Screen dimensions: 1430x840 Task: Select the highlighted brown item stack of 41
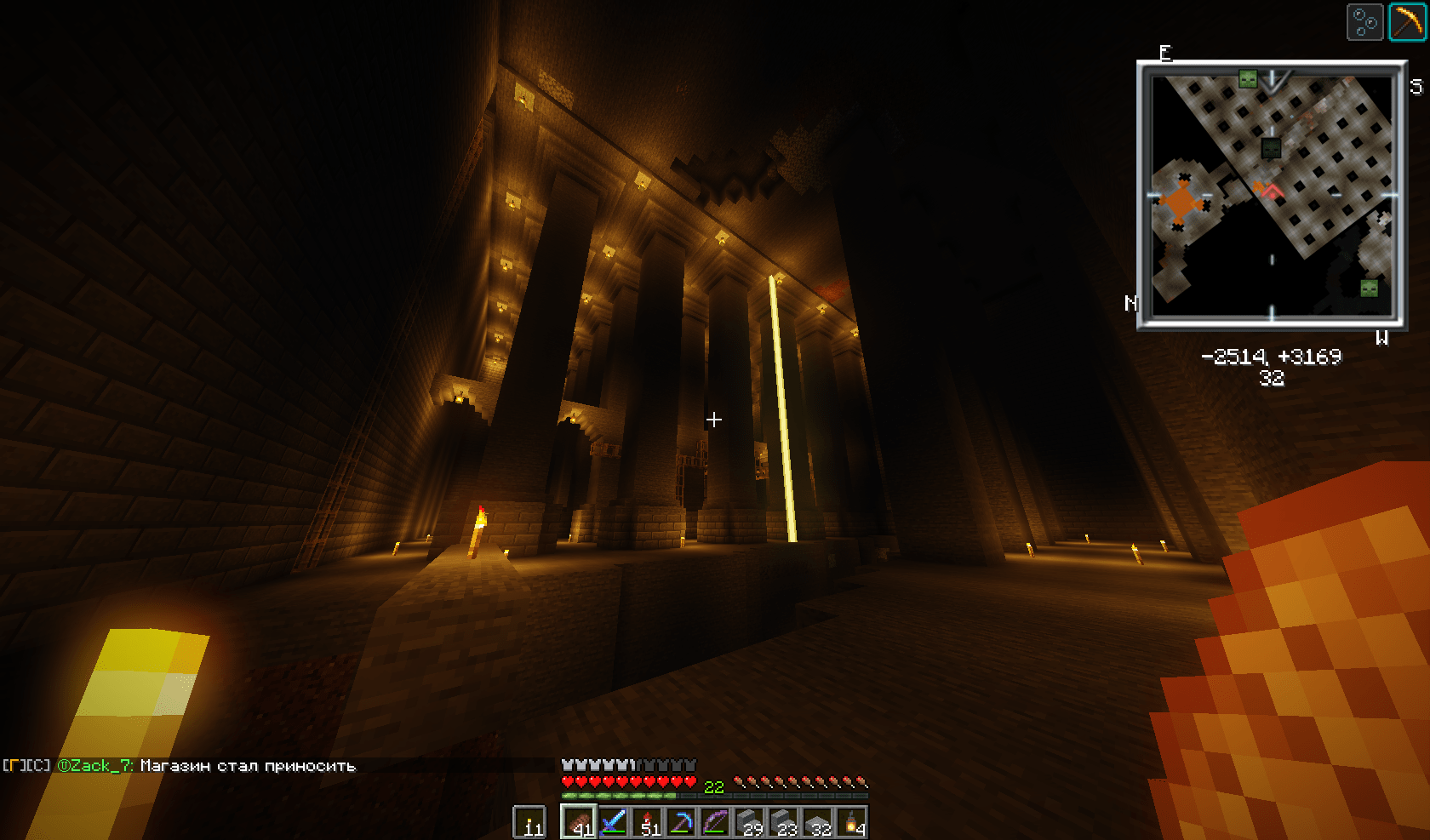click(579, 822)
